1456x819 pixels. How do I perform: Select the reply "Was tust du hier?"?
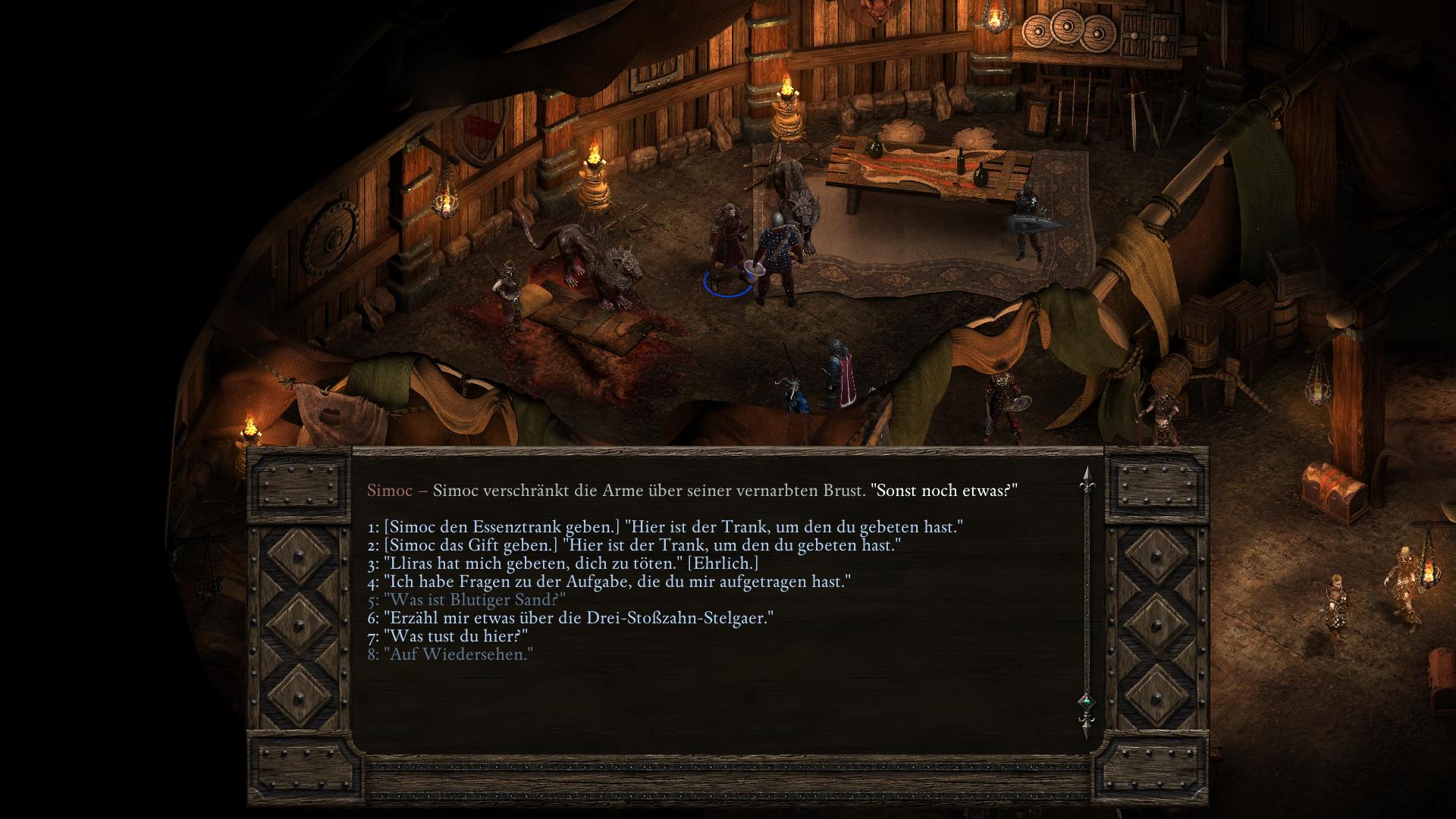[x=447, y=636]
